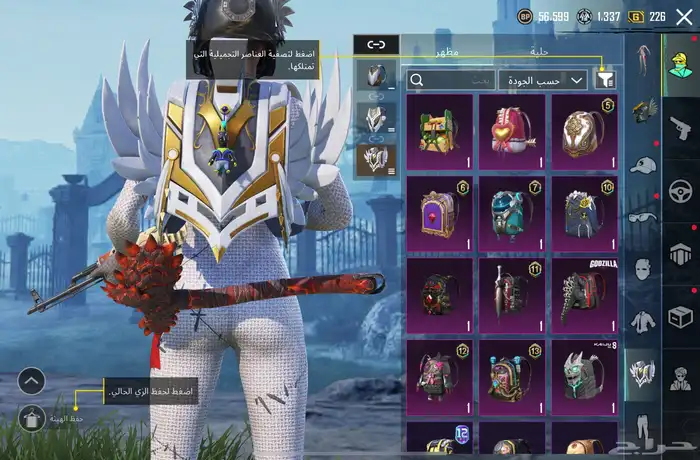Open the steering wheel vehicles category
The width and height of the screenshot is (700, 460).
(681, 190)
